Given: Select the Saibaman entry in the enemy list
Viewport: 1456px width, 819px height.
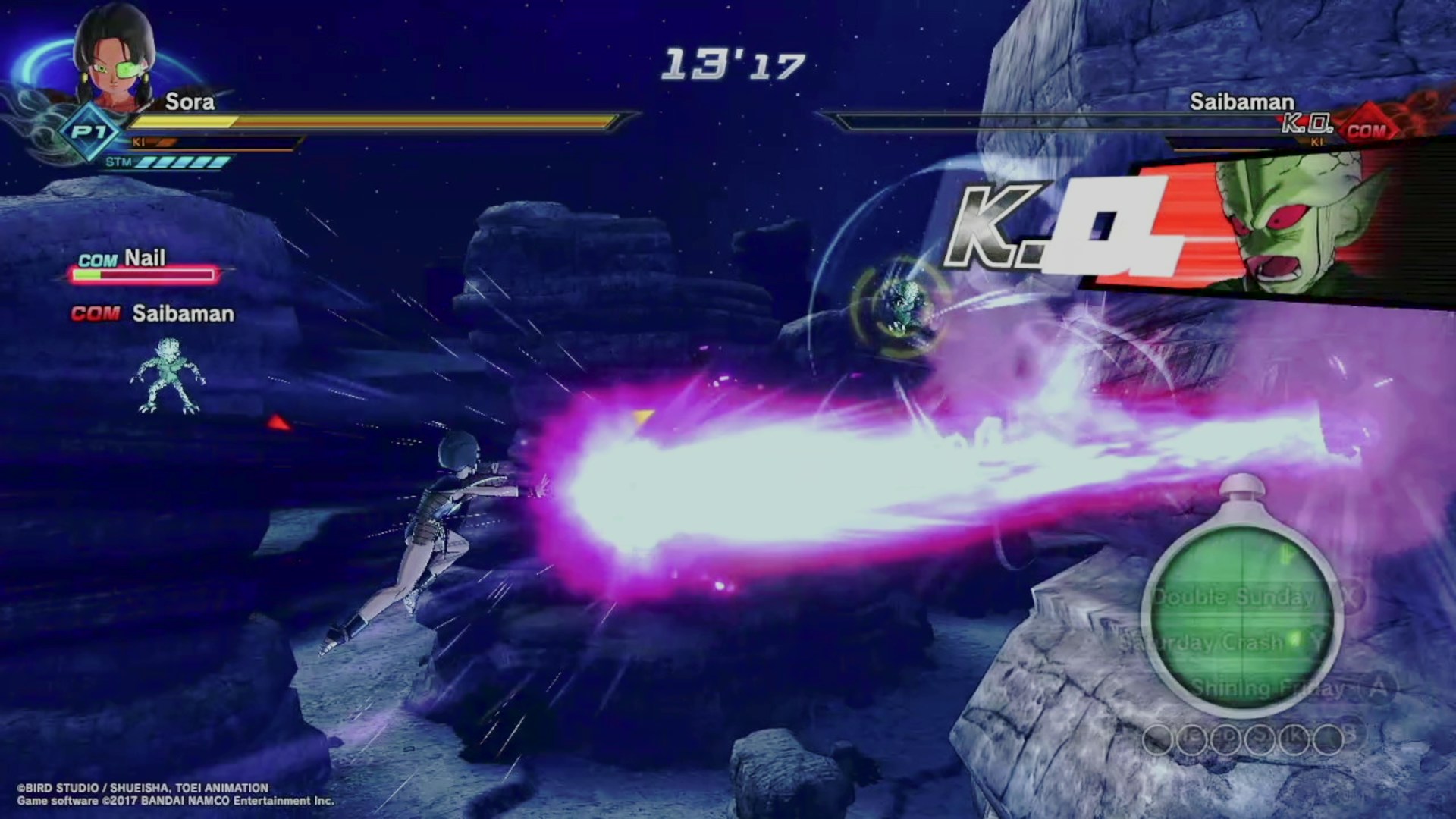Looking at the screenshot, I should tap(182, 314).
